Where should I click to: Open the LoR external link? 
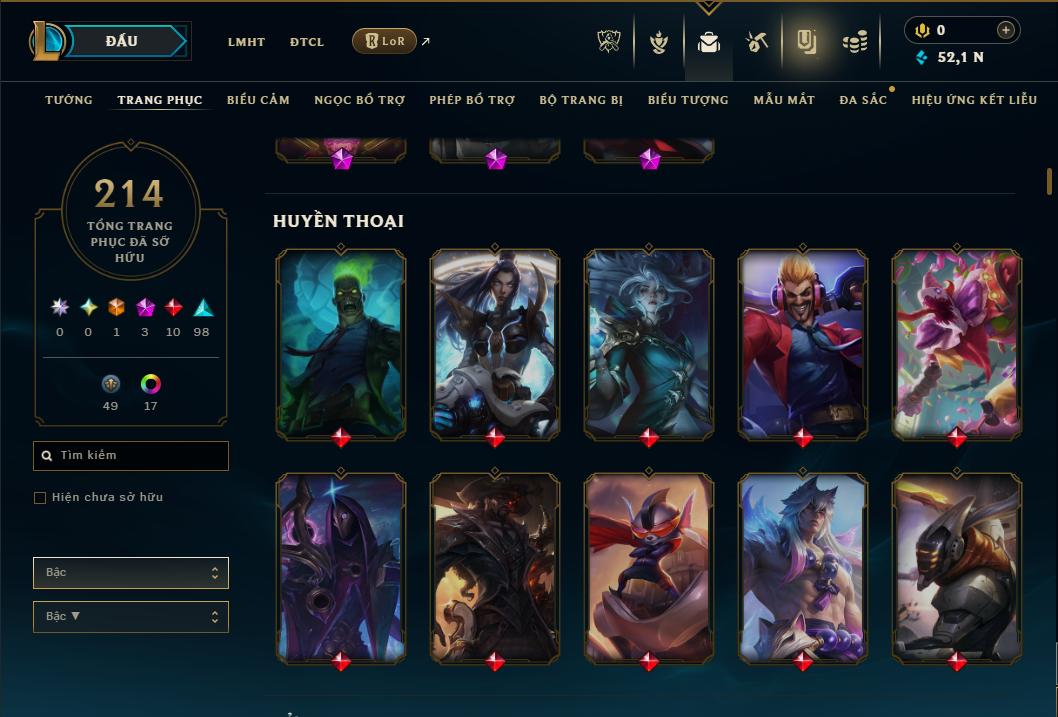385,41
